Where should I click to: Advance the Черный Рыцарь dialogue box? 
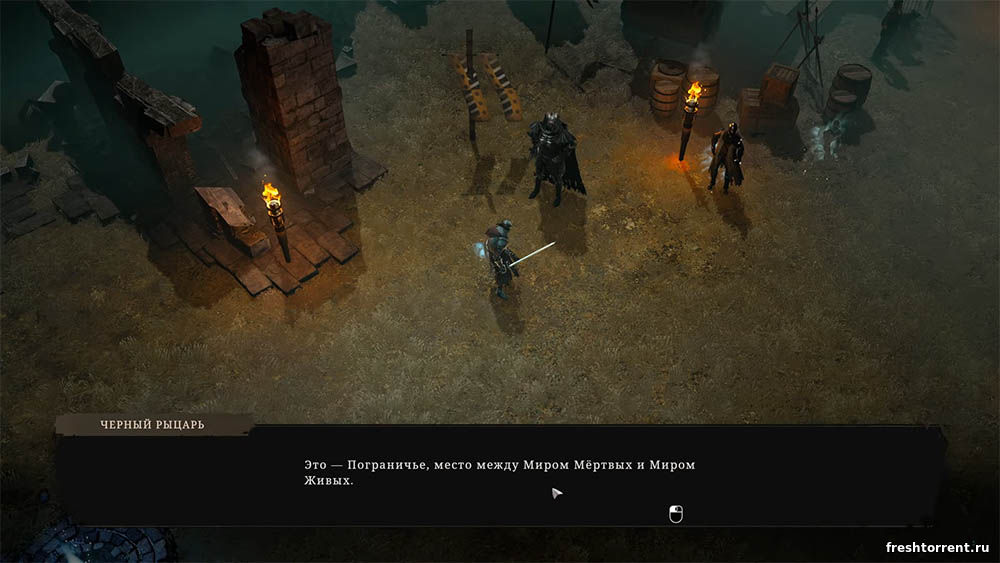coord(675,514)
